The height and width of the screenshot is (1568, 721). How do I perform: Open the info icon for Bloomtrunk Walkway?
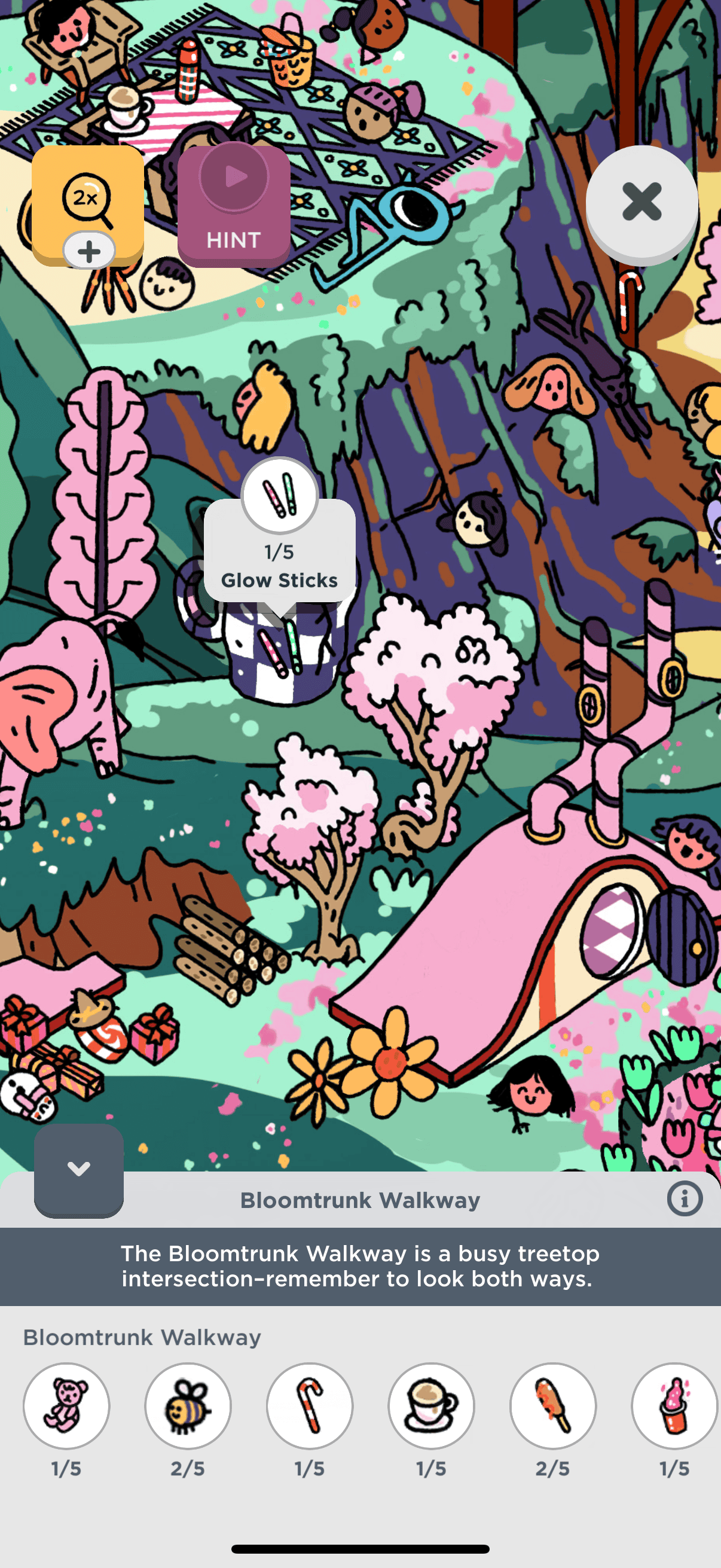click(685, 1199)
